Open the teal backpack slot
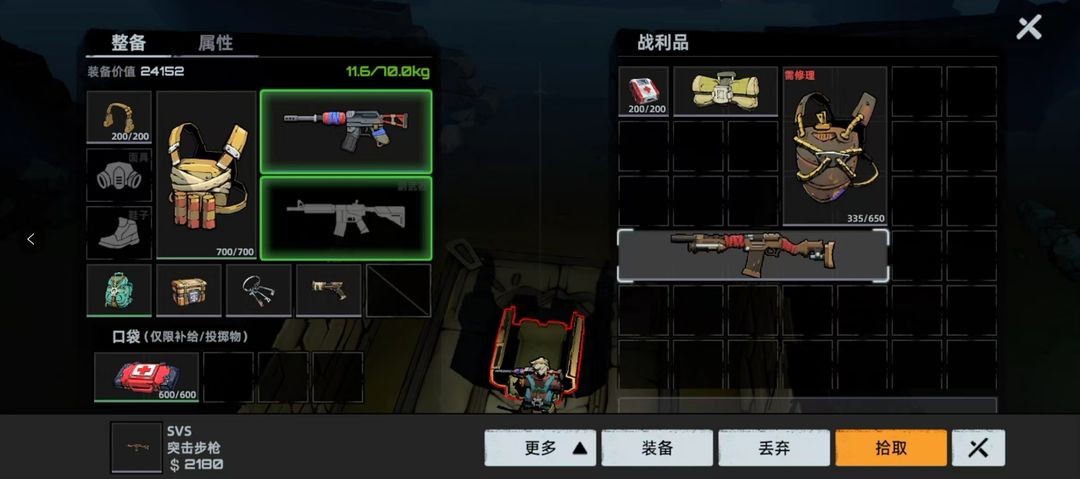This screenshot has width=1080, height=479. click(119, 290)
